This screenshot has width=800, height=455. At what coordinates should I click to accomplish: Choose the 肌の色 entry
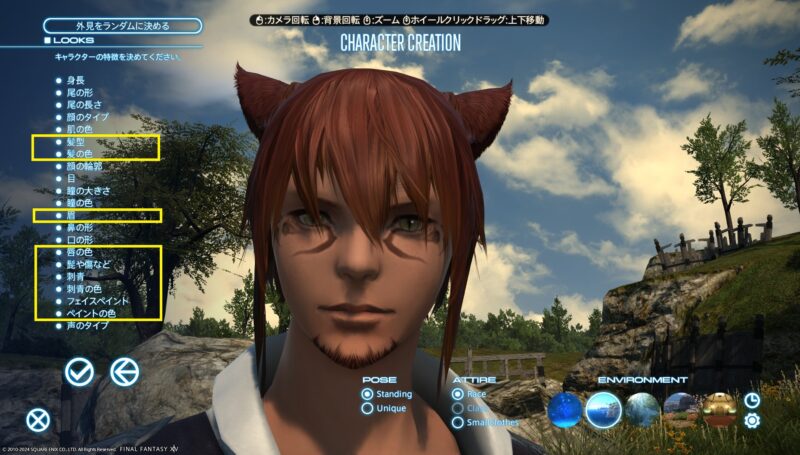(x=78, y=129)
